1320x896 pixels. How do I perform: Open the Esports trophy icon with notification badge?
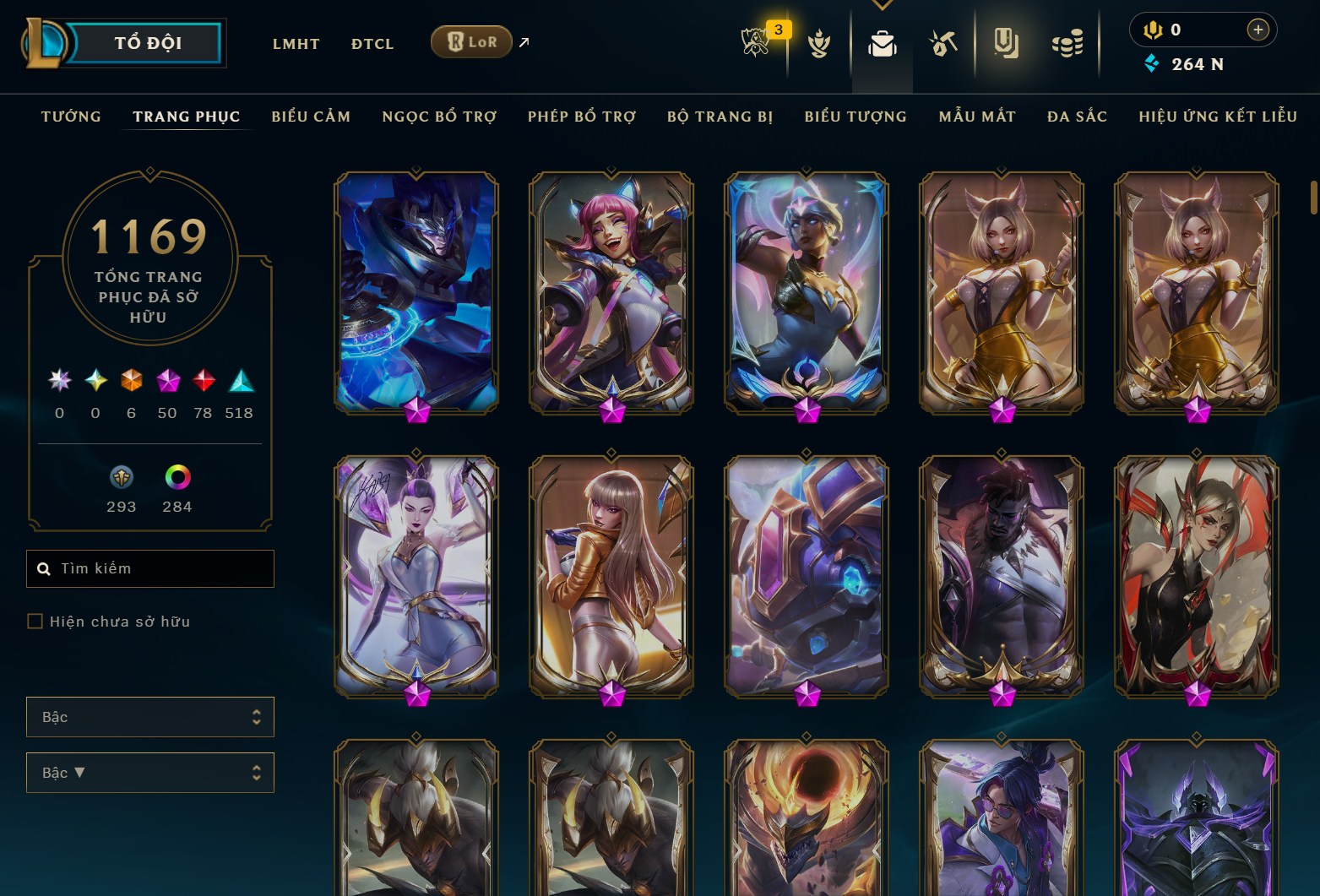pyautogui.click(x=756, y=44)
